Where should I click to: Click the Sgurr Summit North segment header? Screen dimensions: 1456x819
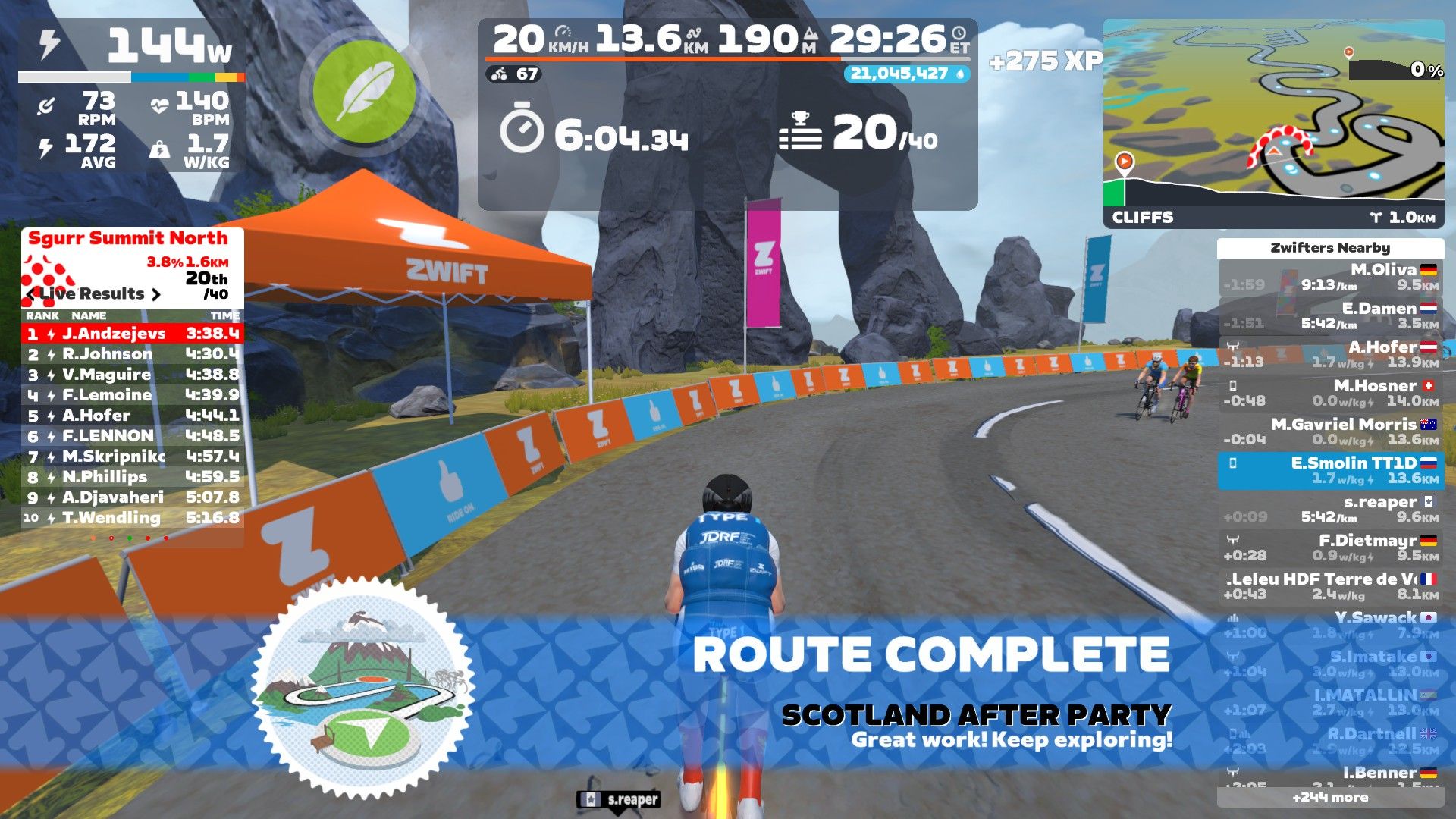pos(127,238)
